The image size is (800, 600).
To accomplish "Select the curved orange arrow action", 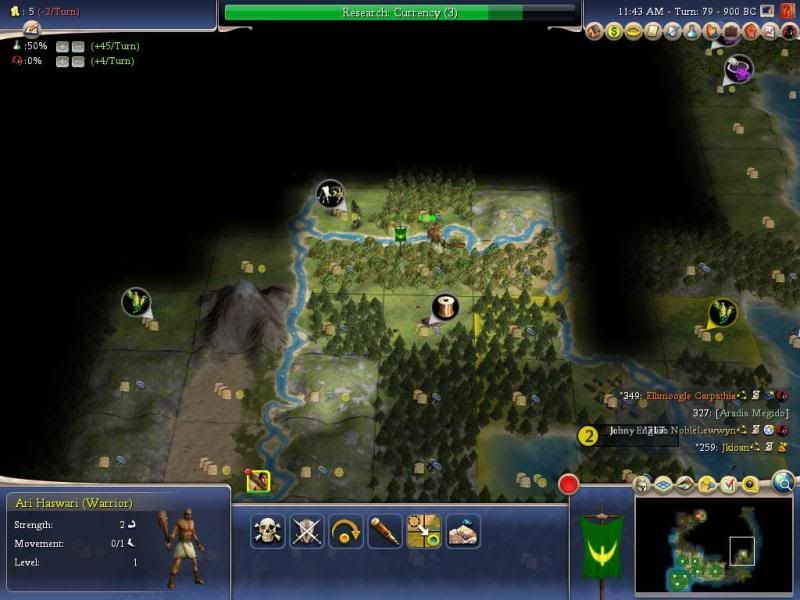I will pyautogui.click(x=345, y=531).
